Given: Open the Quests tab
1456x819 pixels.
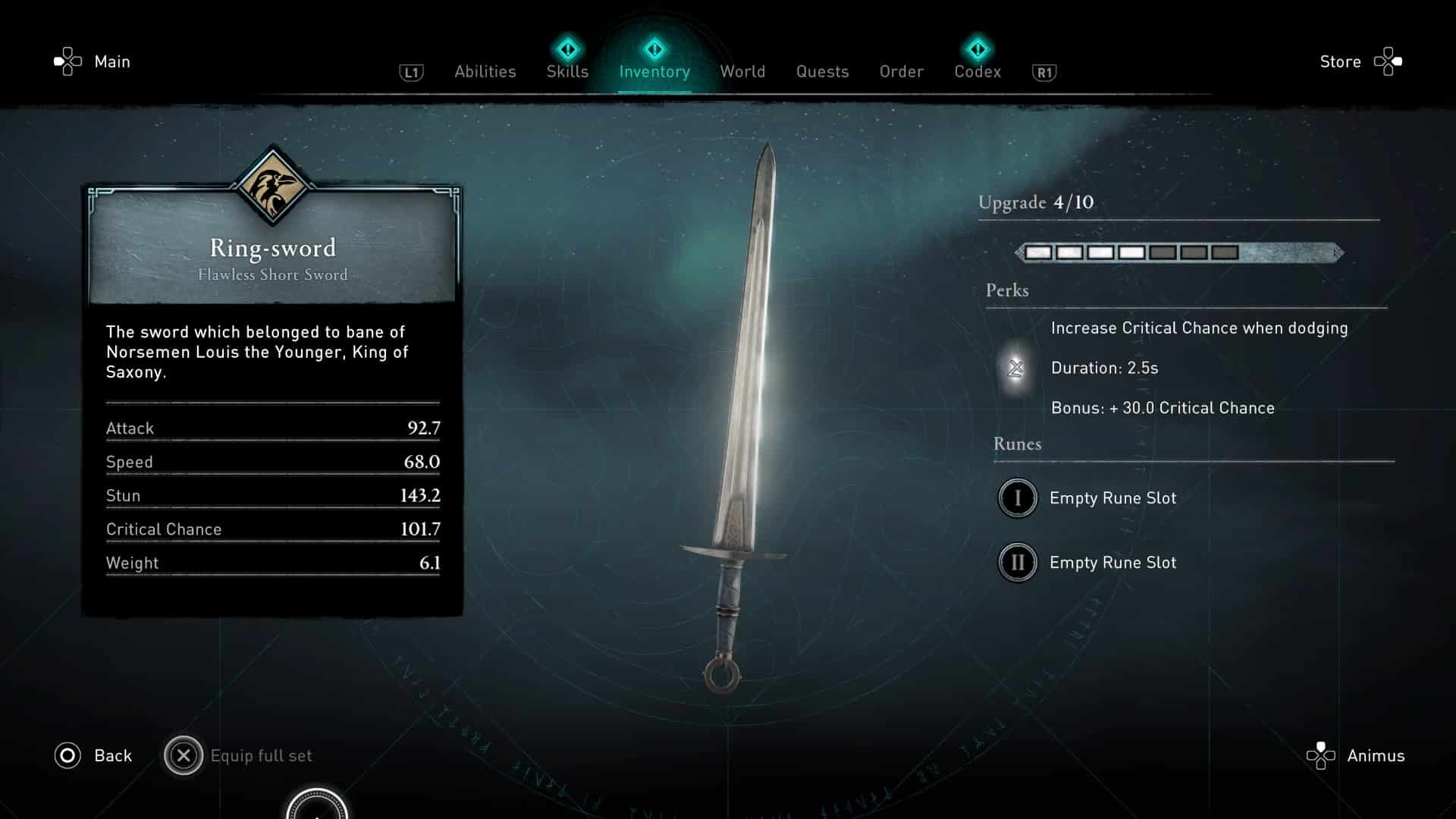Looking at the screenshot, I should tap(822, 71).
